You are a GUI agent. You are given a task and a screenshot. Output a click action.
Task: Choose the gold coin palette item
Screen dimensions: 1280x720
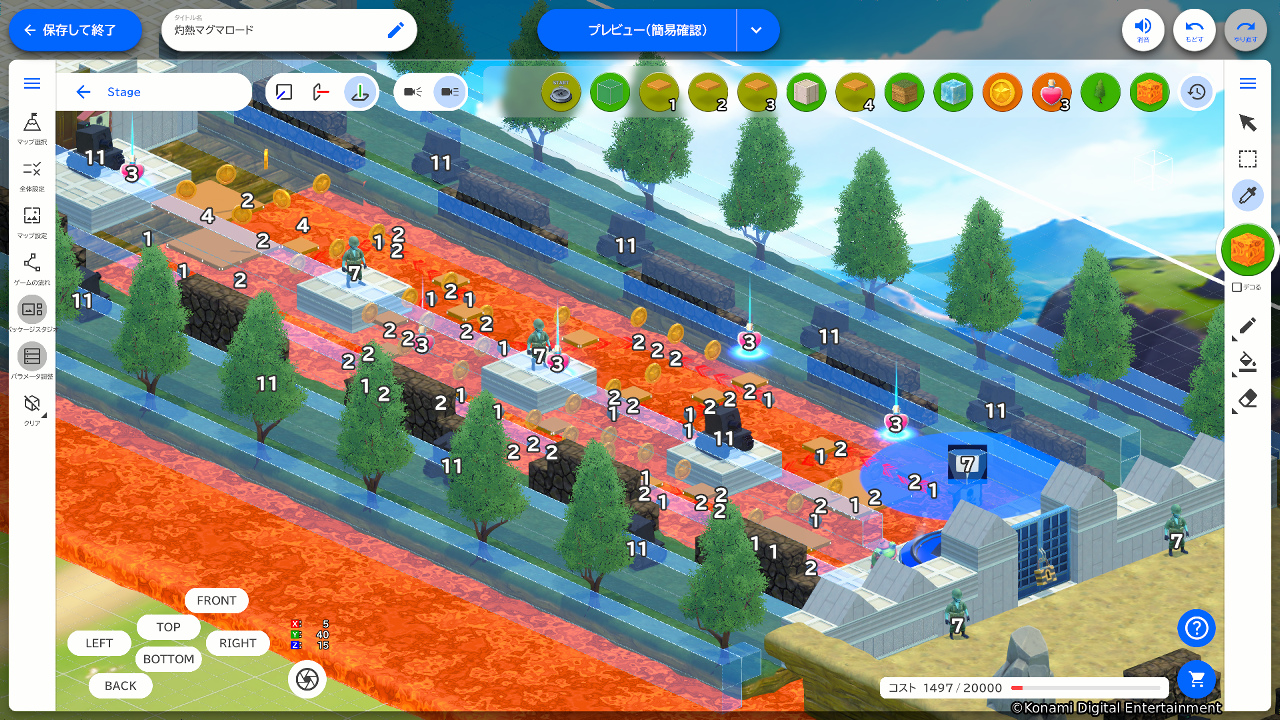(1002, 92)
